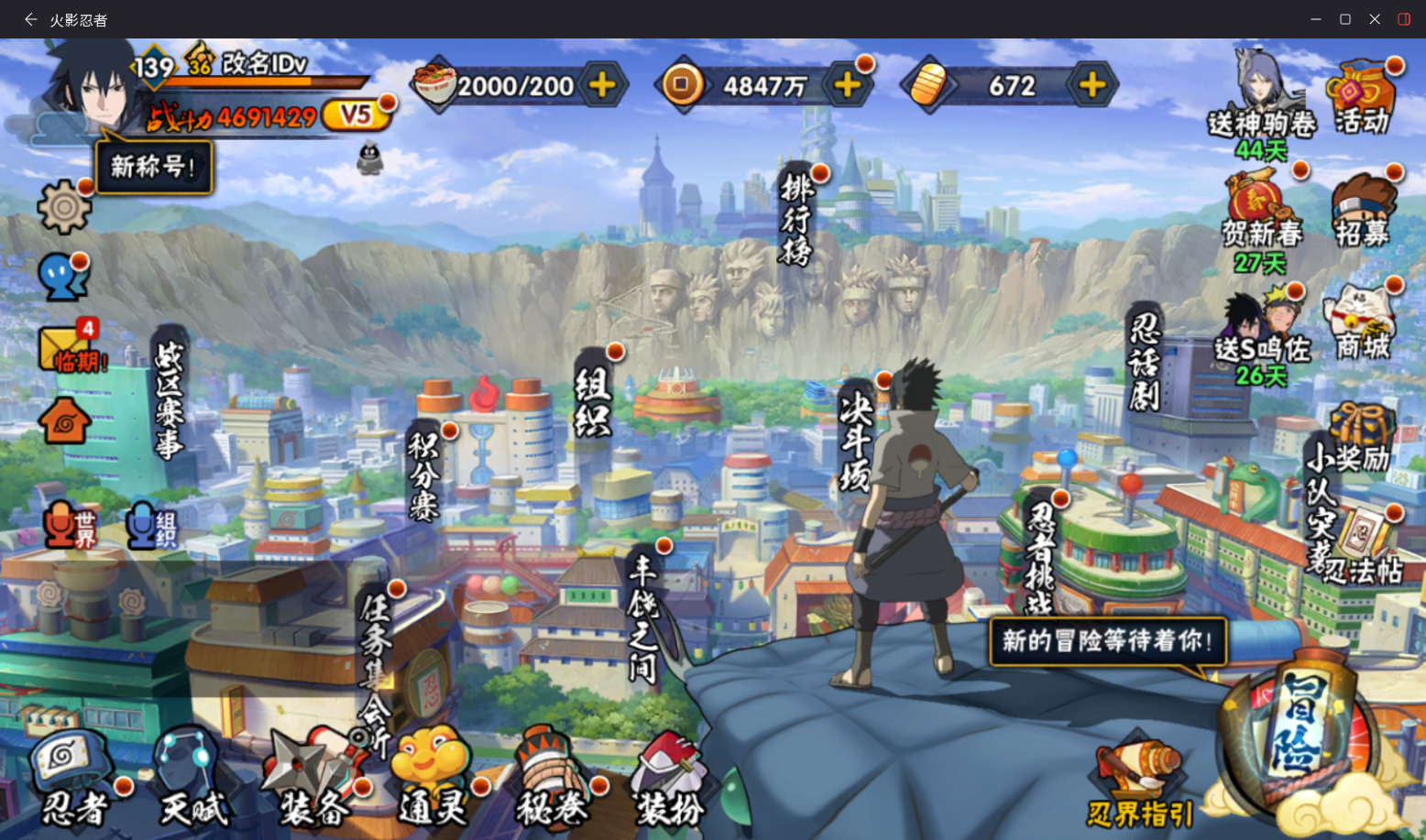
Task: Add more gold coins with plus button
Action: pyautogui.click(x=848, y=85)
